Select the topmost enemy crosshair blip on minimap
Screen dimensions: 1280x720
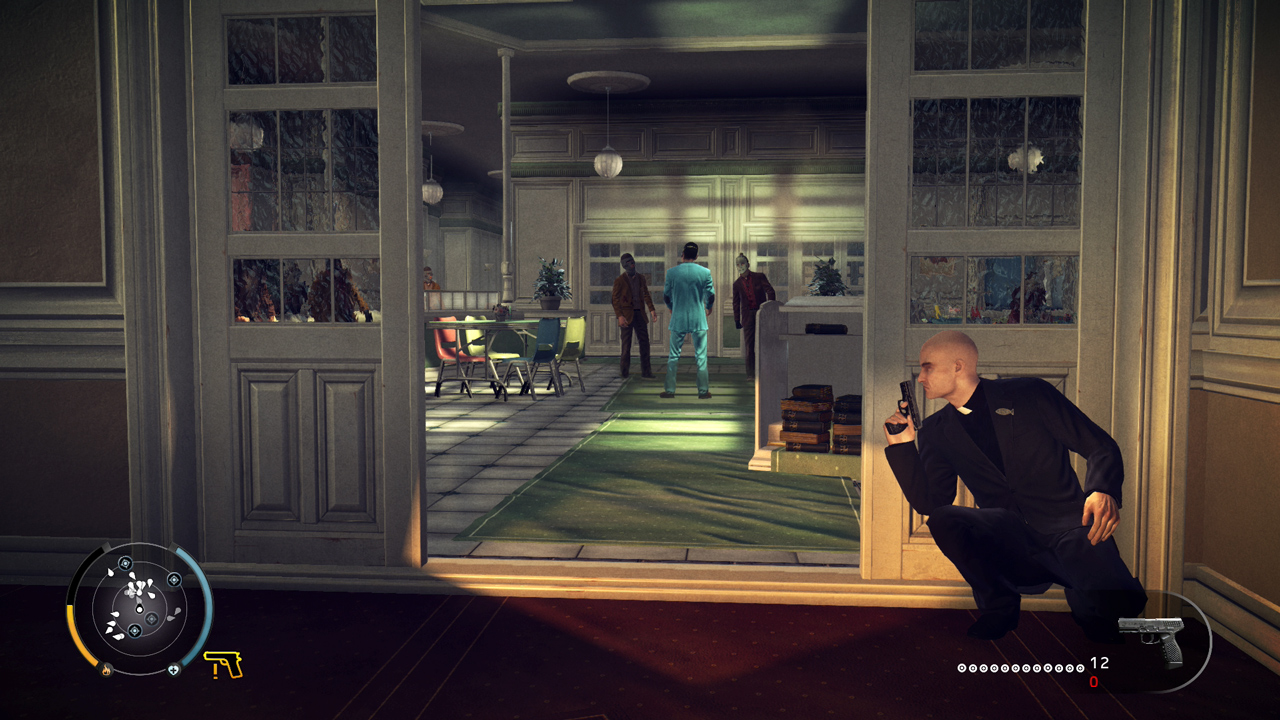(125, 564)
